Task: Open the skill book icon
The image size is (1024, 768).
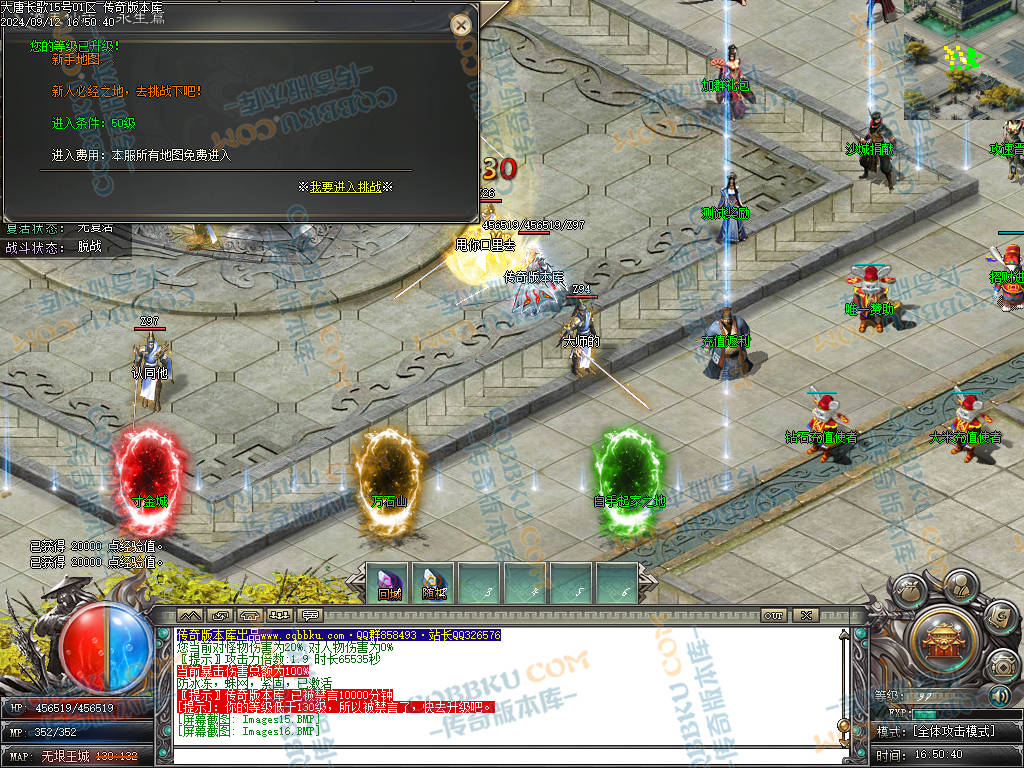Action: pos(999,616)
